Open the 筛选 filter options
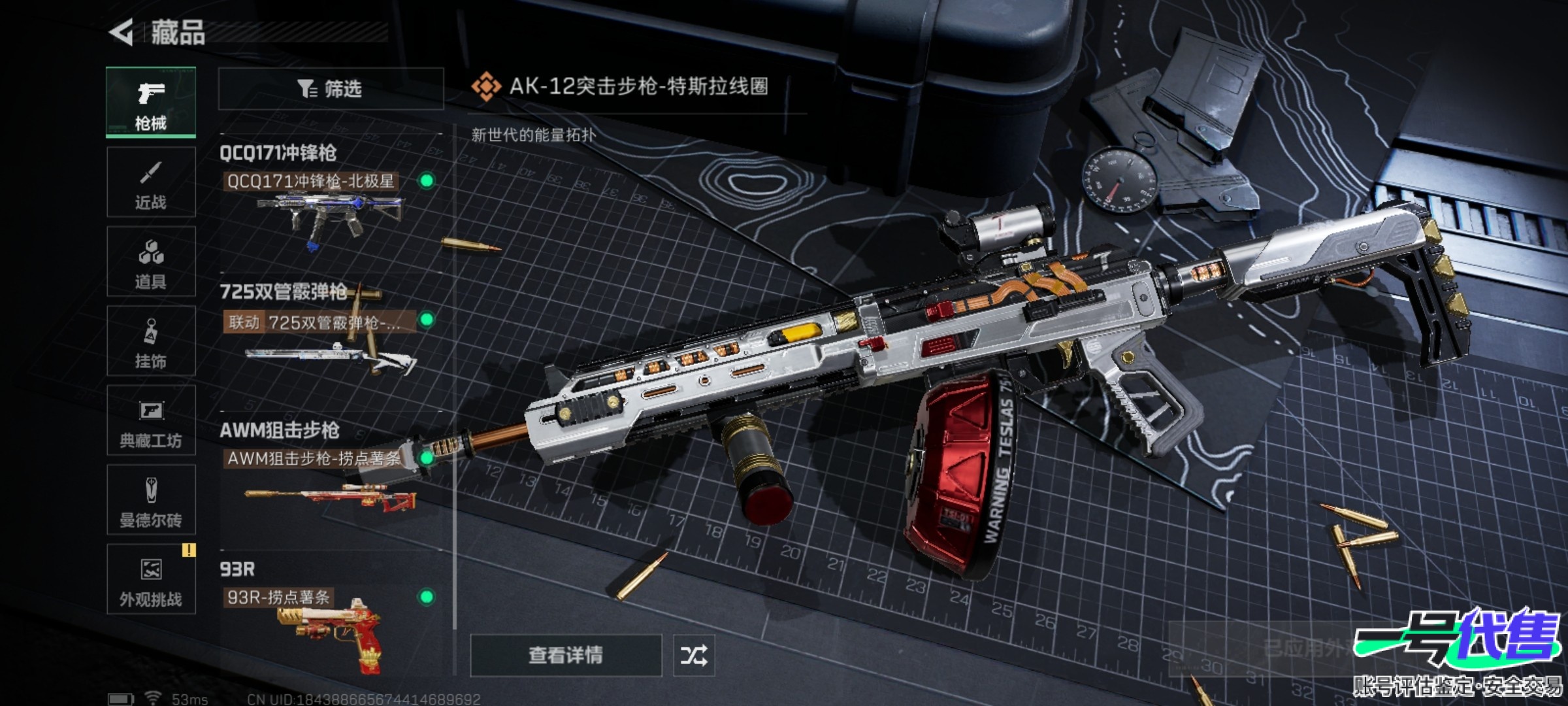1568x706 pixels. point(331,89)
